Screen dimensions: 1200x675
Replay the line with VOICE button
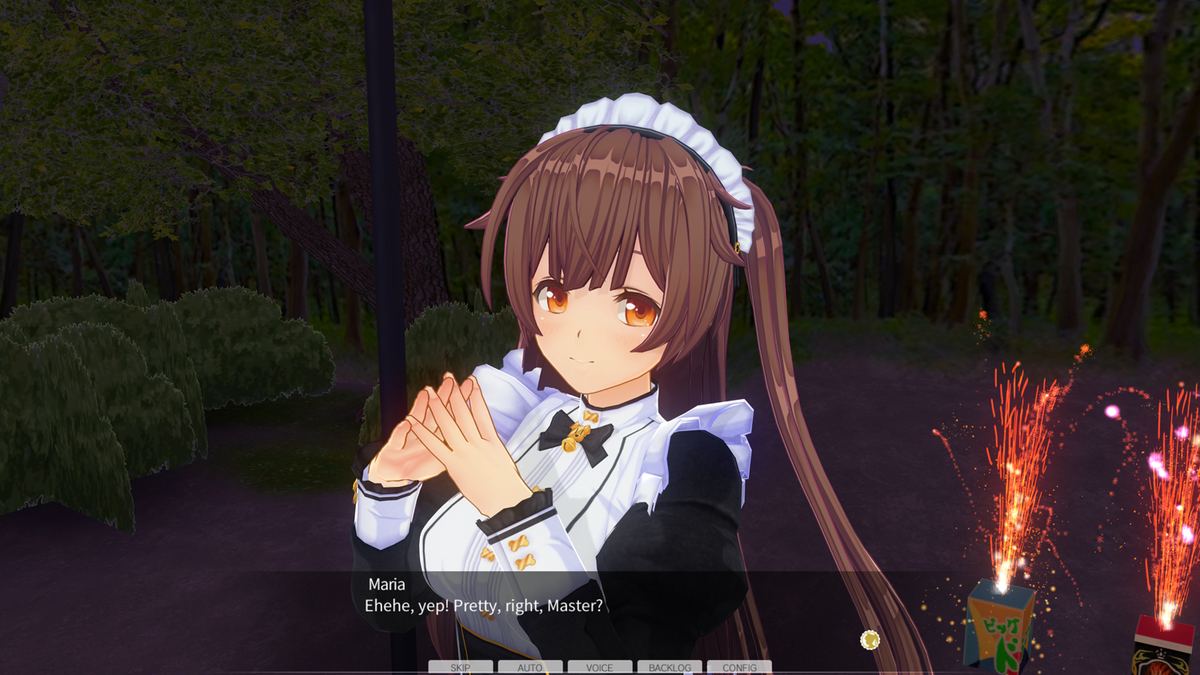(600, 667)
